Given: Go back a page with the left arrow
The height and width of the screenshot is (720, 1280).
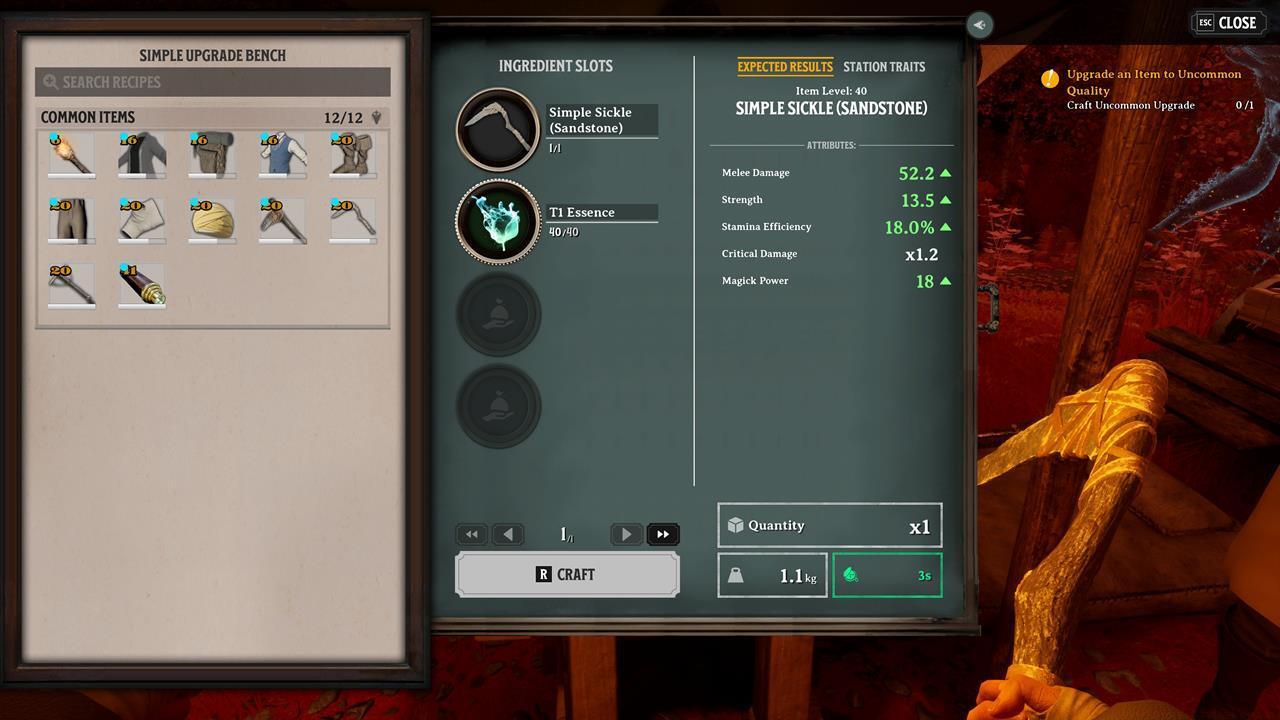Looking at the screenshot, I should coord(508,534).
